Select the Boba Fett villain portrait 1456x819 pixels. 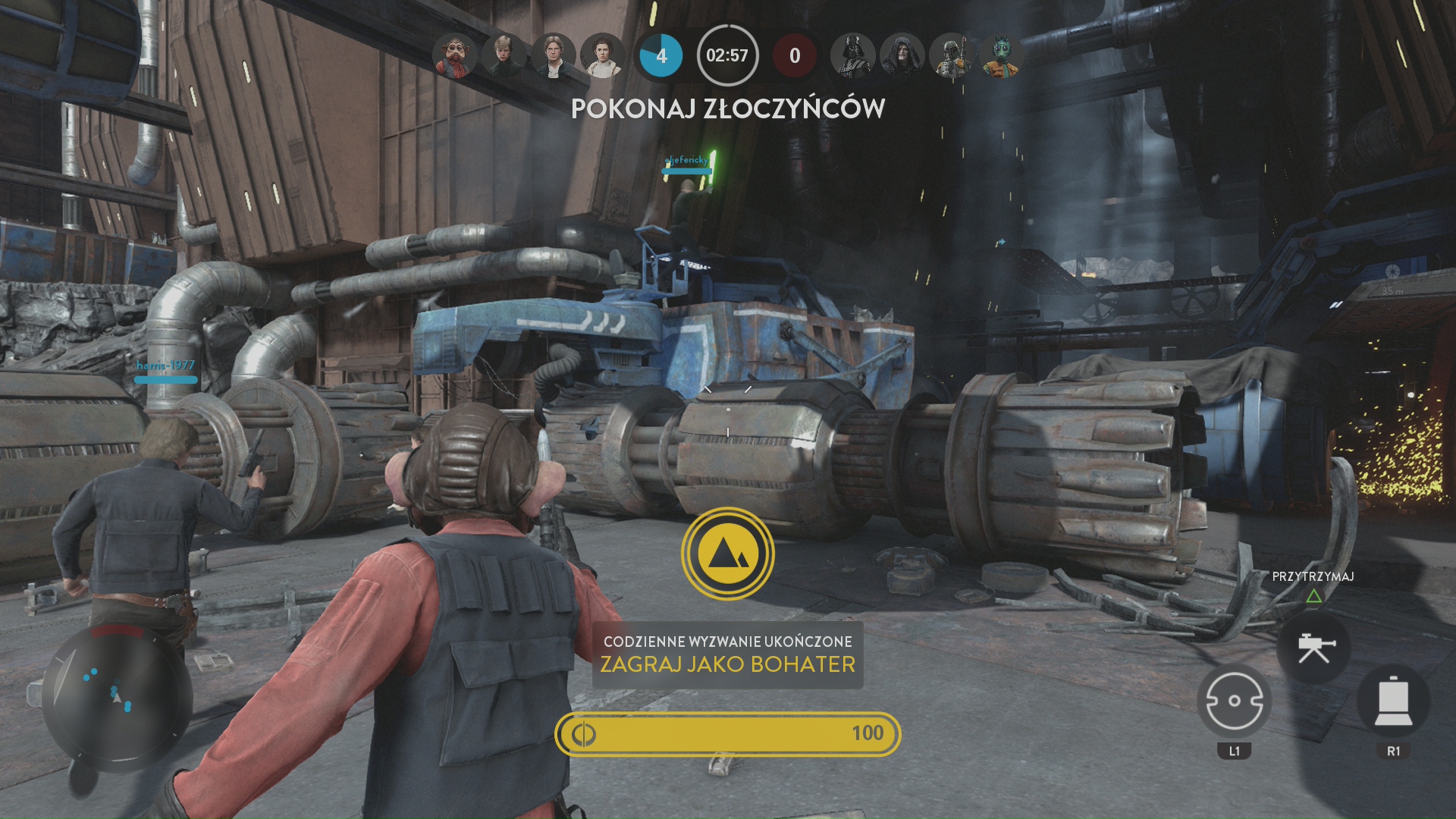952,55
